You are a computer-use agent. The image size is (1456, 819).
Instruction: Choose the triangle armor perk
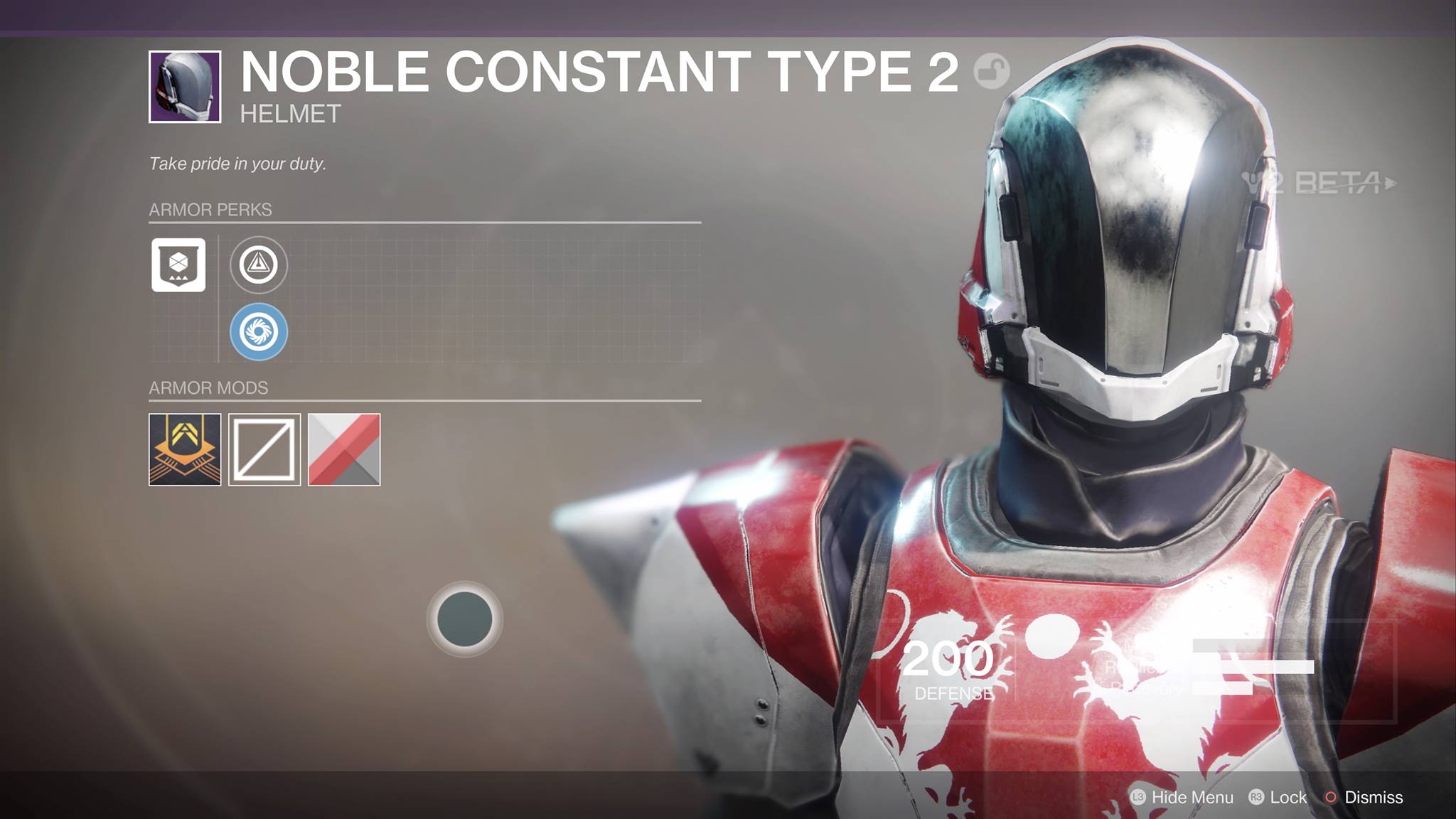pos(259,265)
